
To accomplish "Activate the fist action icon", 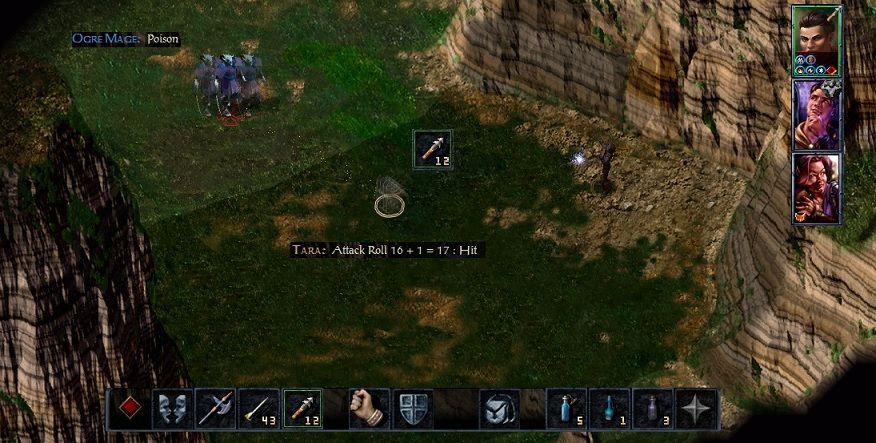I will [369, 409].
